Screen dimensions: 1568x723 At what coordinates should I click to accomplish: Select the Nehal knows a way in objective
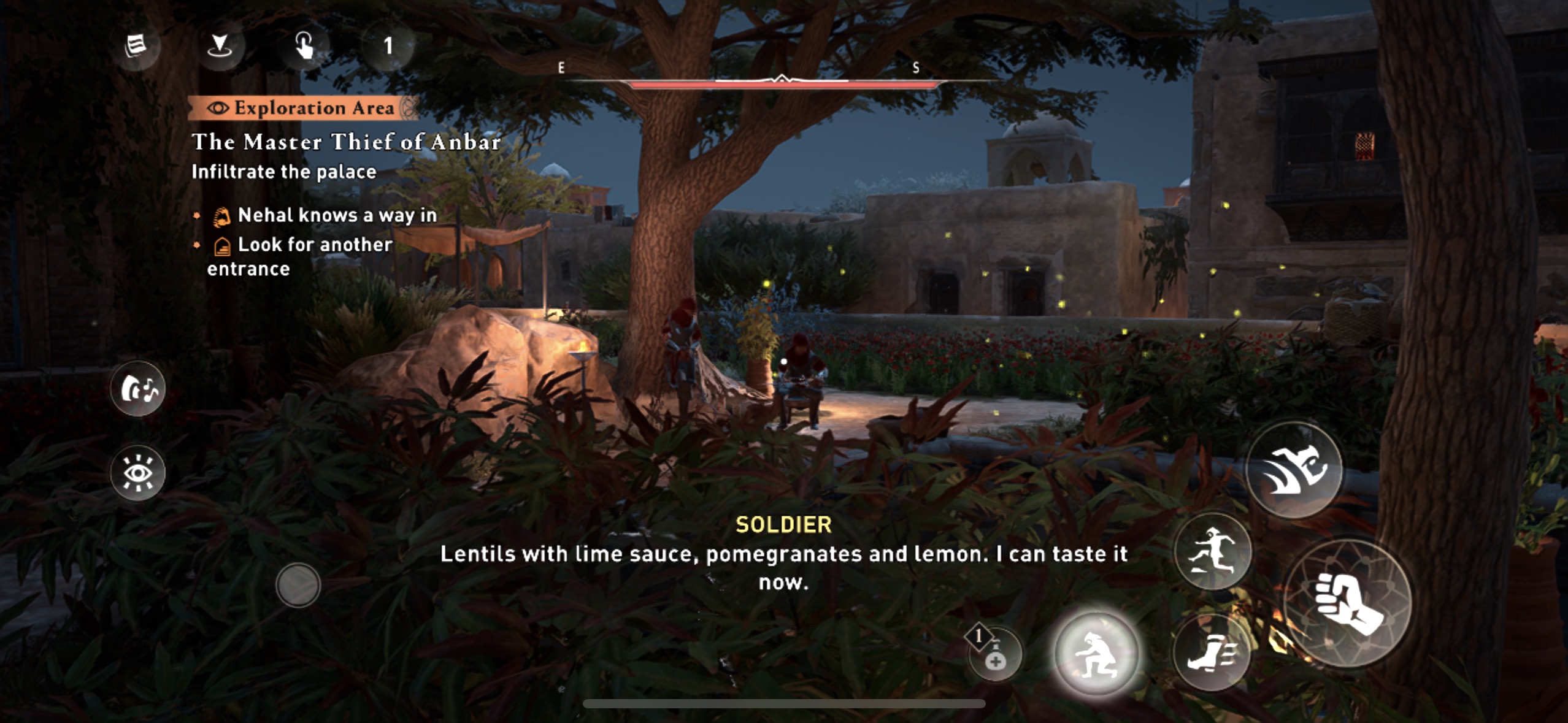[x=337, y=215]
